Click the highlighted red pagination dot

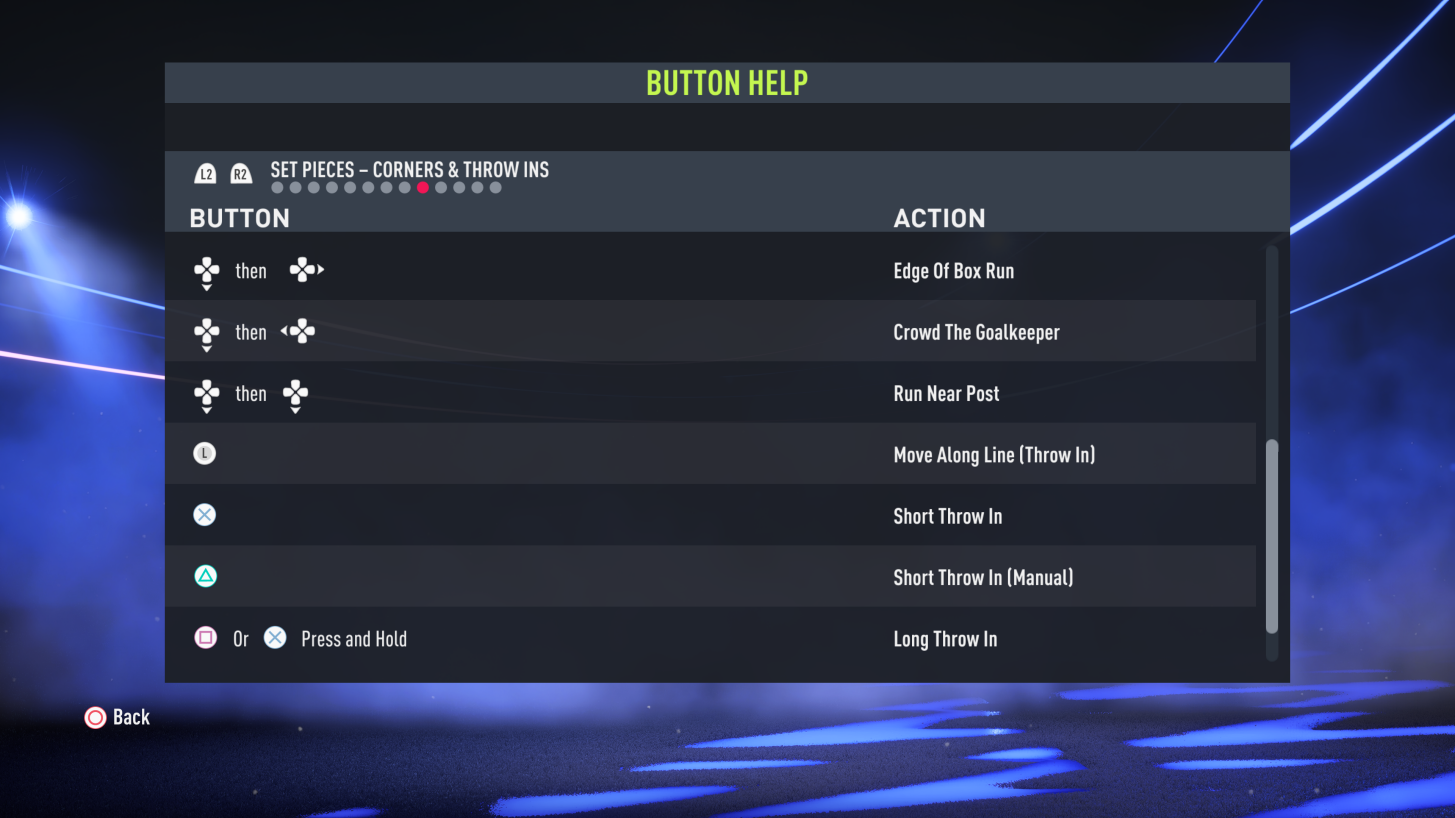click(x=422, y=187)
